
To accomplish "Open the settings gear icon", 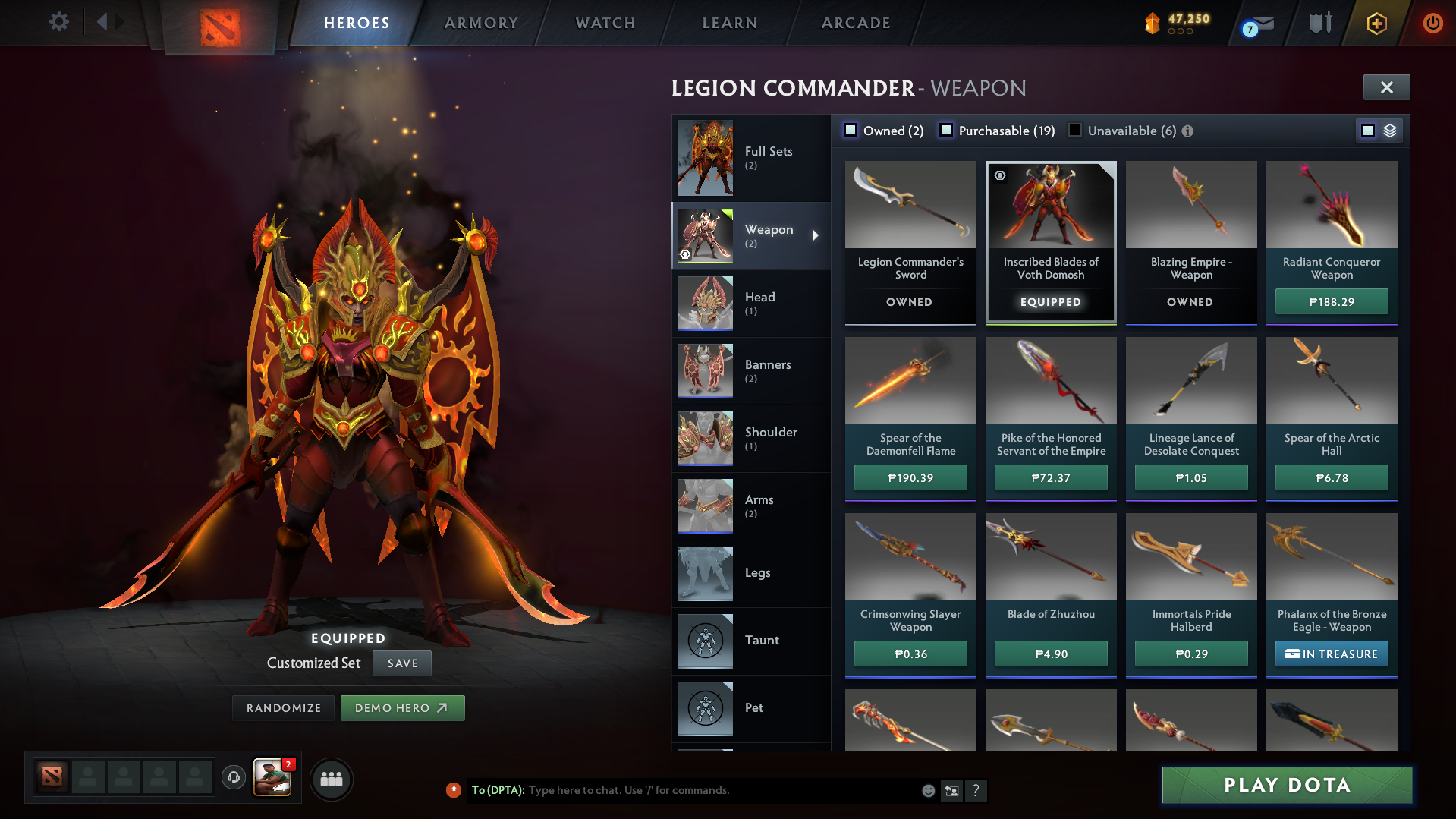I will (x=59, y=23).
